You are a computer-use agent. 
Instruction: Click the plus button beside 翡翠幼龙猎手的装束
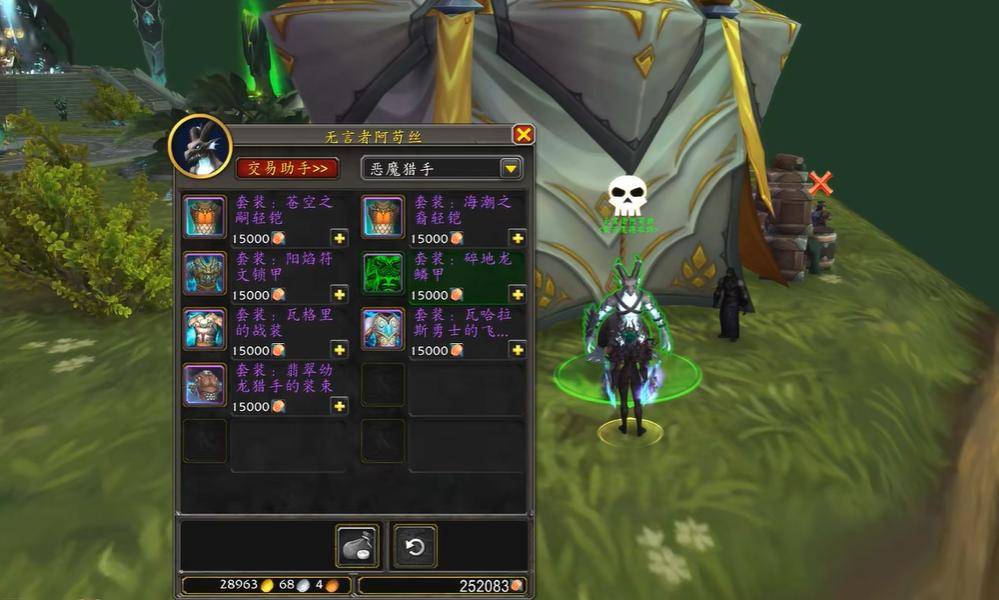click(339, 406)
